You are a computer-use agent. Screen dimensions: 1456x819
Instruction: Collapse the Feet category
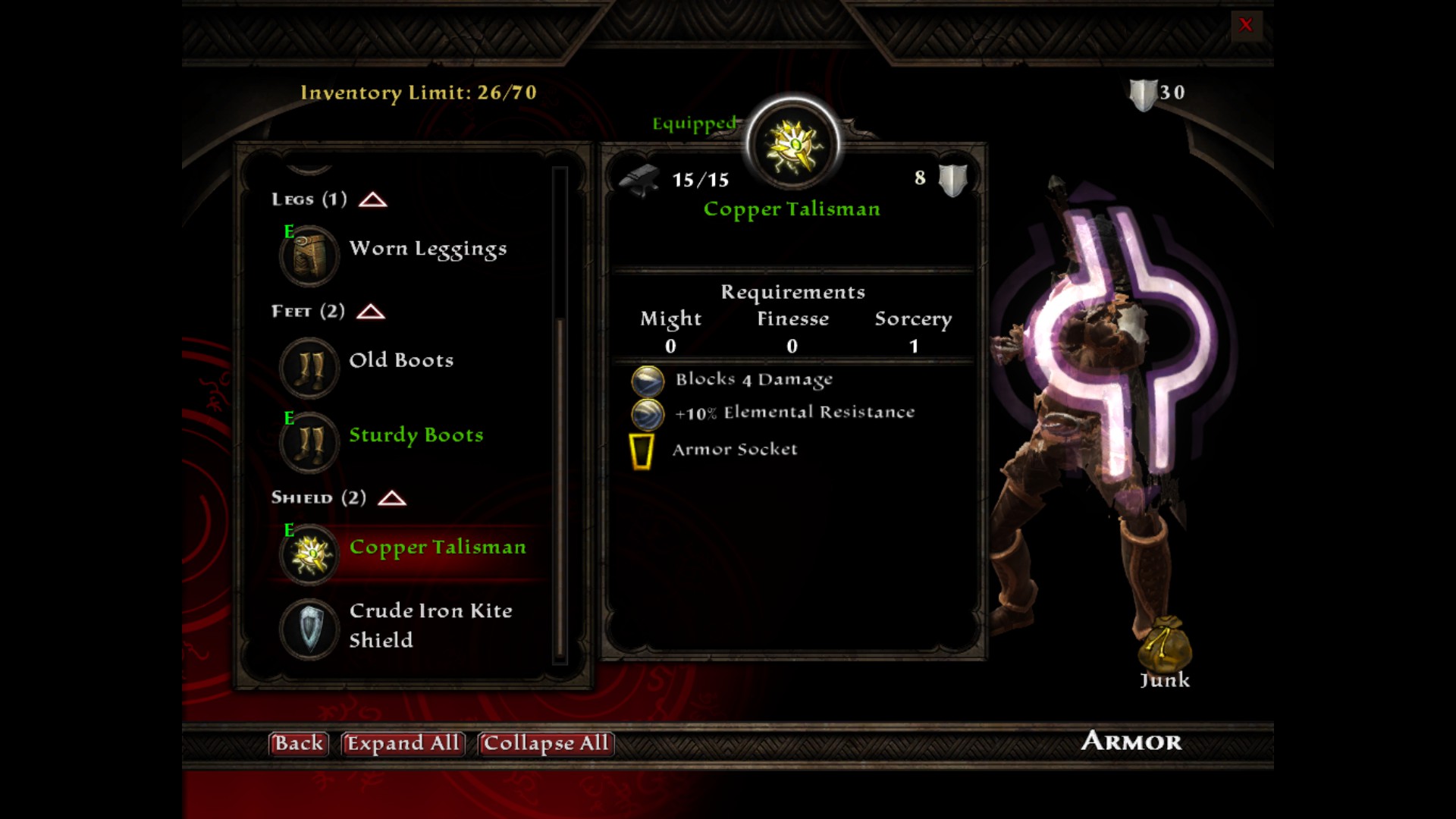pos(371,312)
